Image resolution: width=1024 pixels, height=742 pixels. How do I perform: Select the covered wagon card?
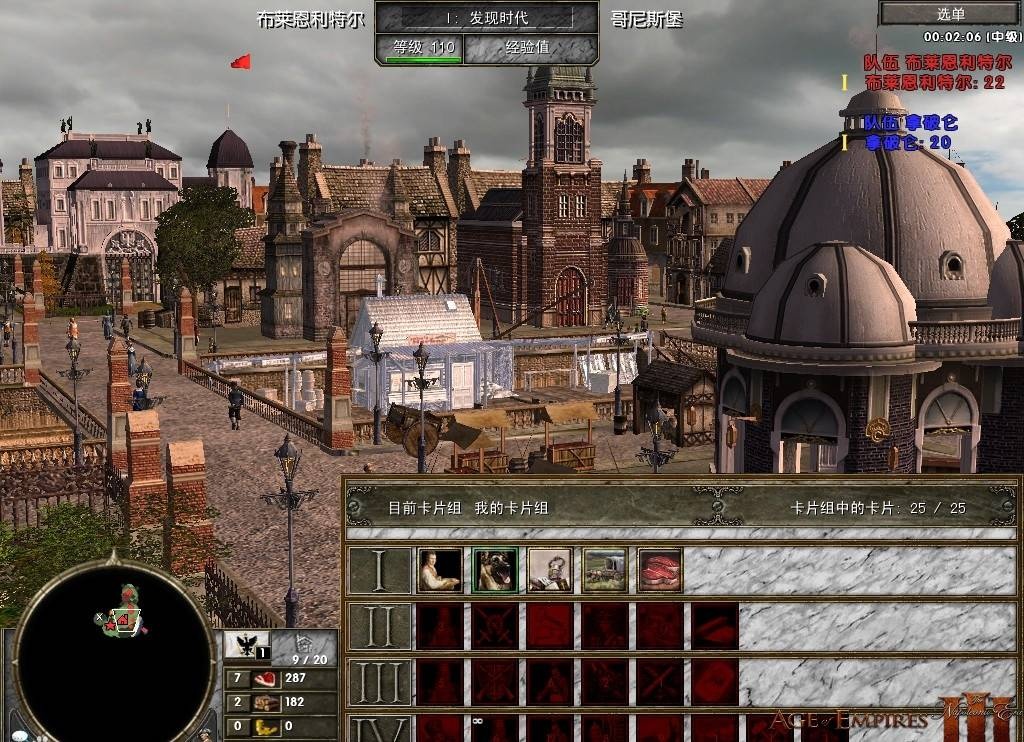click(605, 570)
